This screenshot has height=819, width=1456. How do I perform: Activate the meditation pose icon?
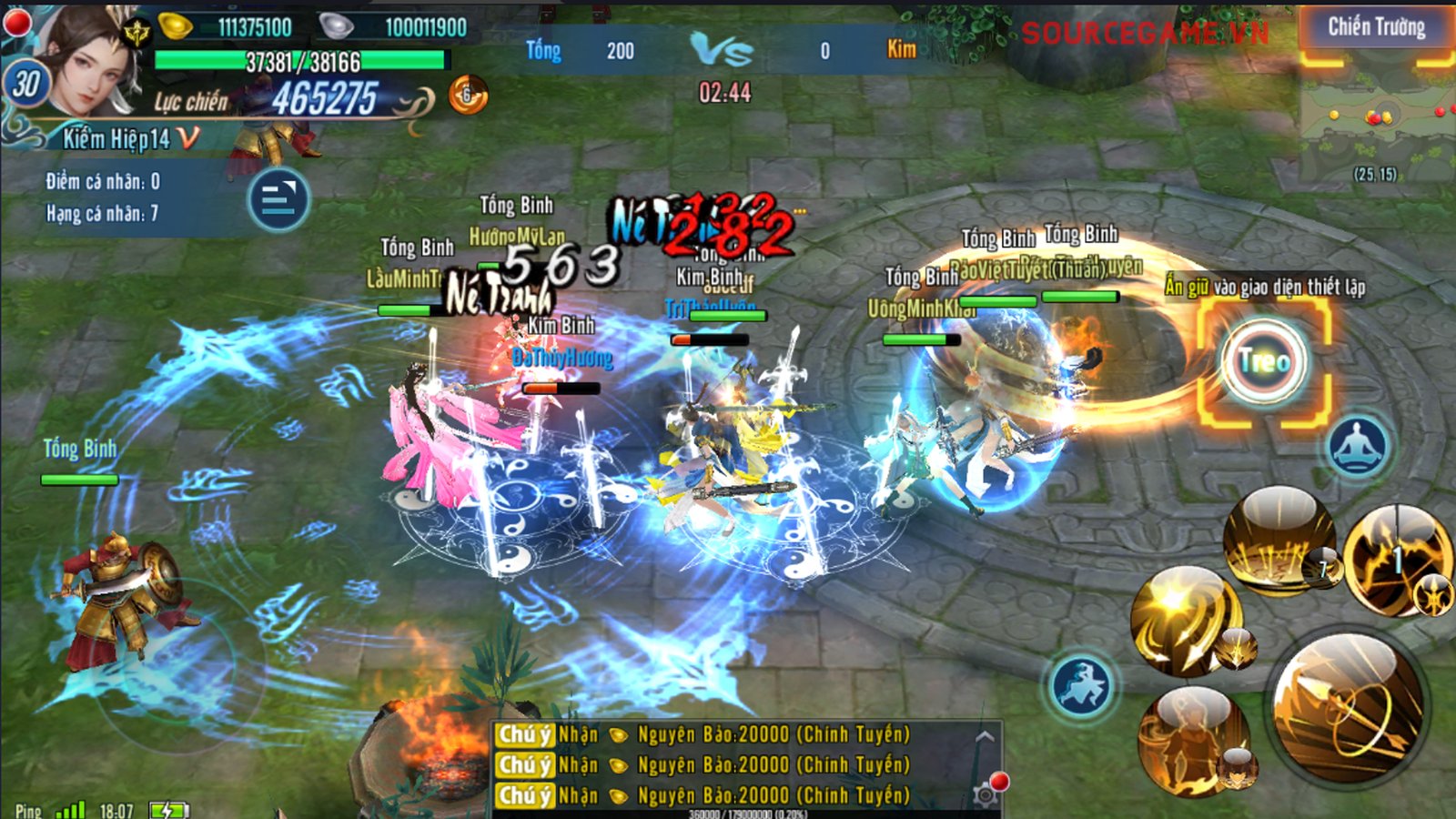pos(1358,446)
